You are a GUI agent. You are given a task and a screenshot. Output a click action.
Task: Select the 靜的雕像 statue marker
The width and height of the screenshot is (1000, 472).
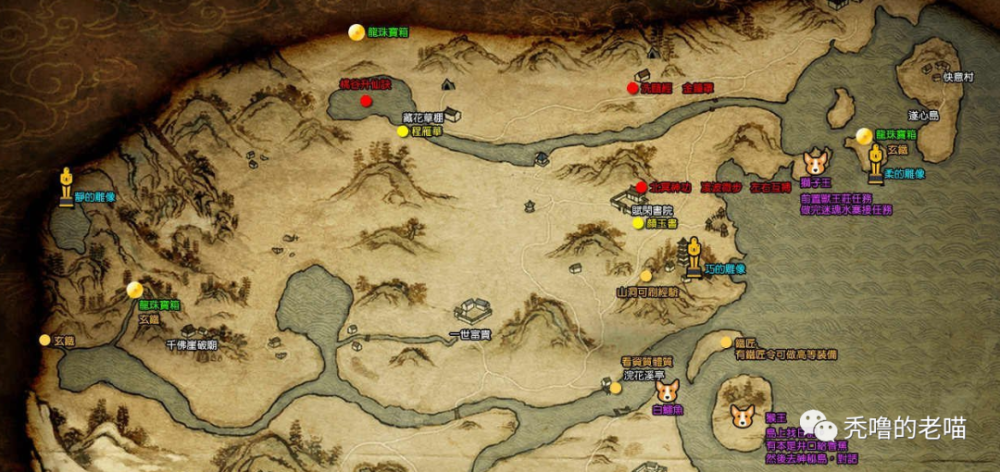pyautogui.click(x=66, y=185)
